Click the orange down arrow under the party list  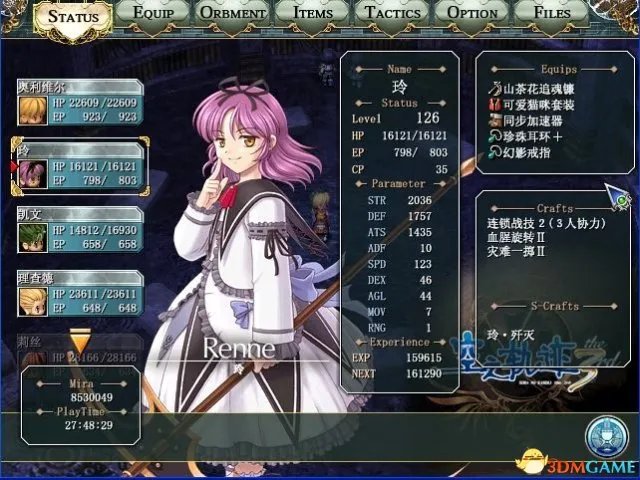(79, 346)
